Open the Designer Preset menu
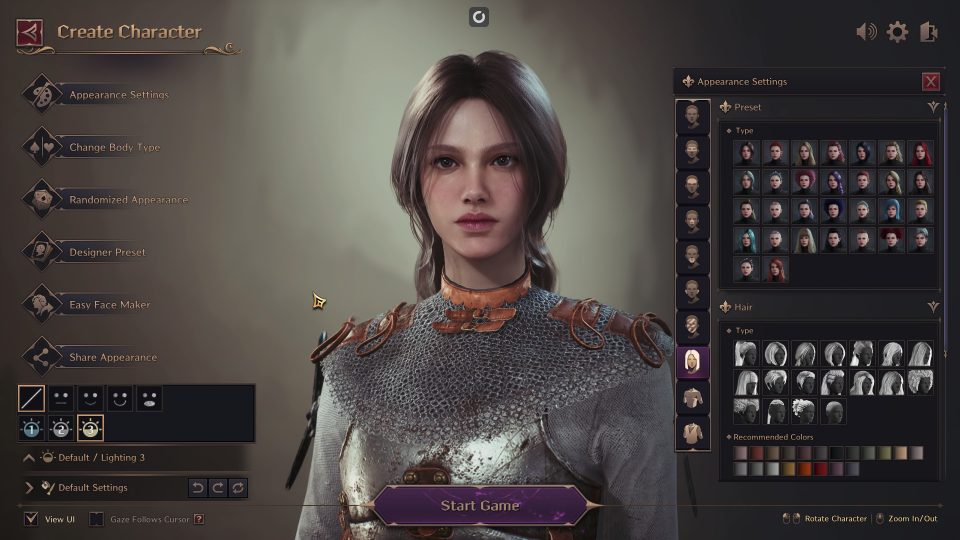The height and width of the screenshot is (540, 960). point(107,253)
